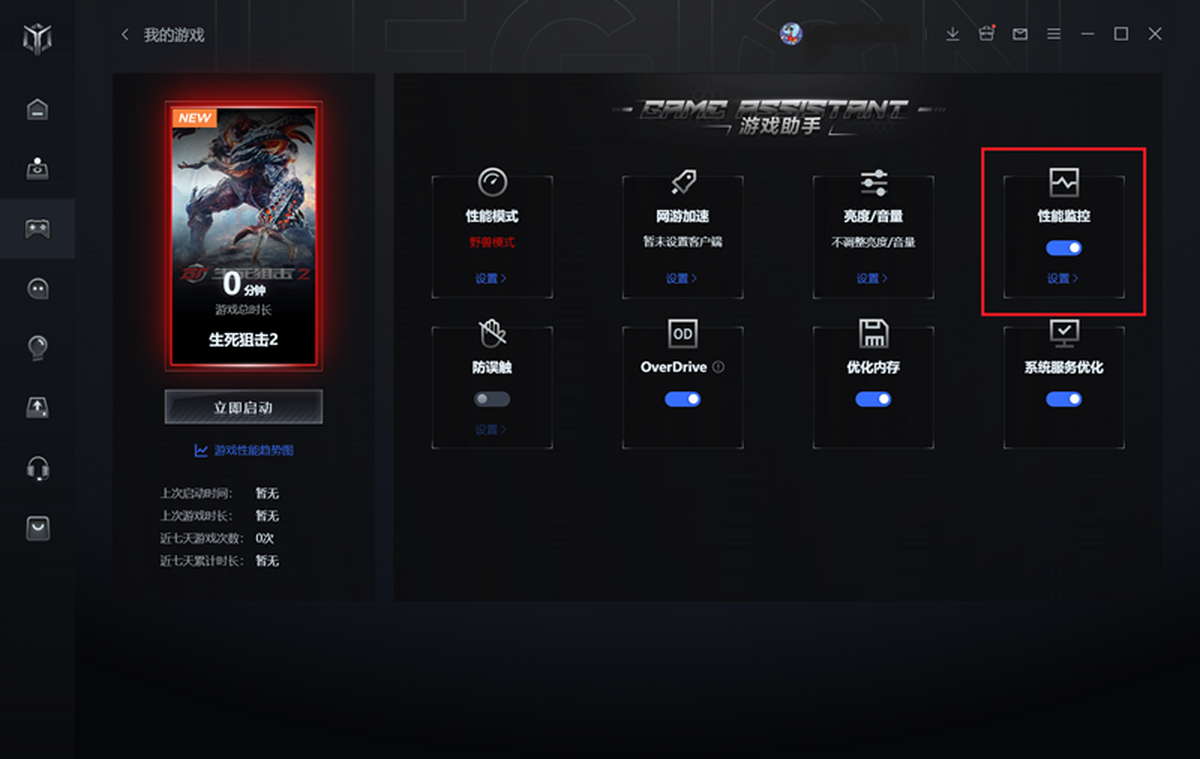Screen dimensions: 1200x759
Task: Toggle the OverDrive switch
Action: click(682, 399)
